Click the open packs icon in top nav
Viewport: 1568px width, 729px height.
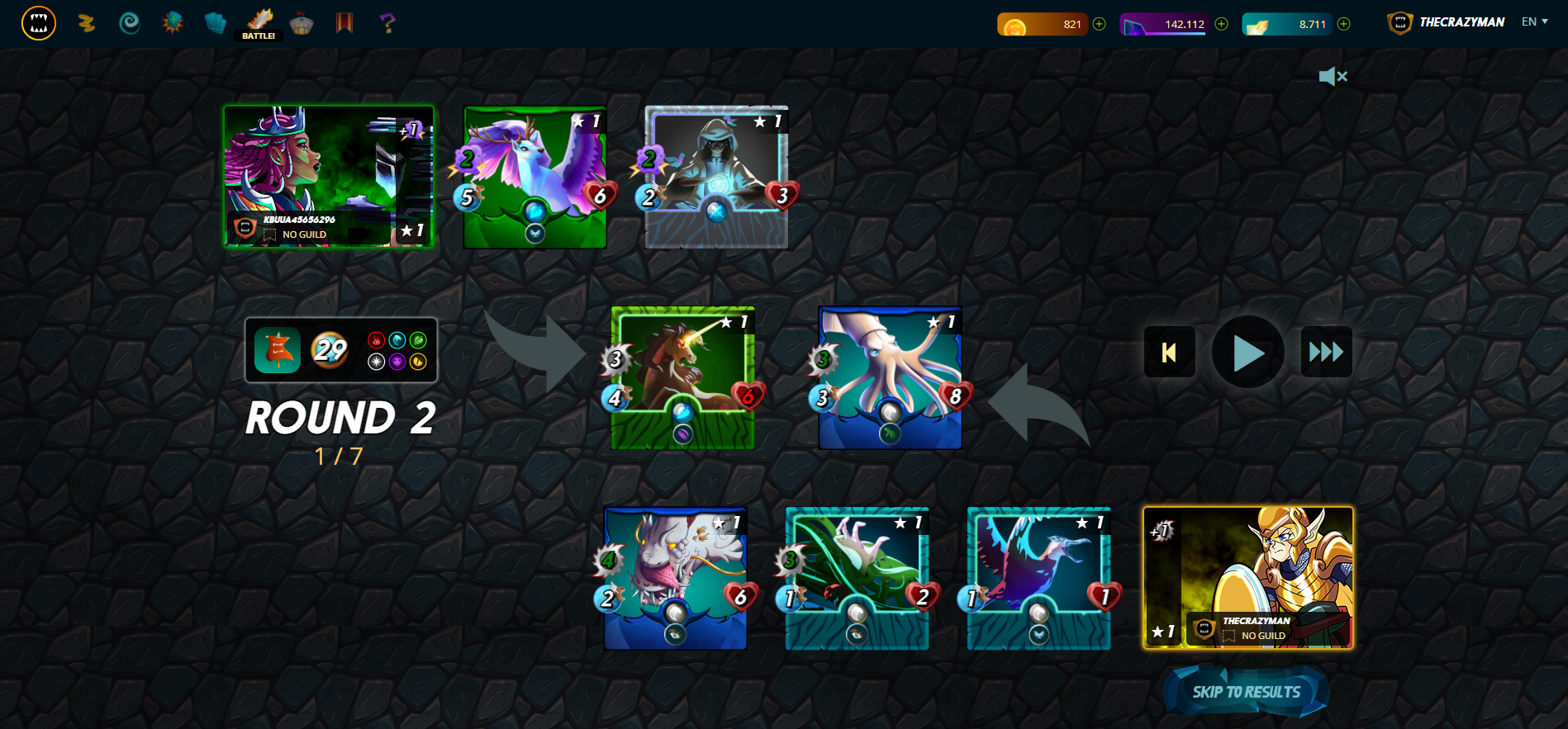coord(172,23)
